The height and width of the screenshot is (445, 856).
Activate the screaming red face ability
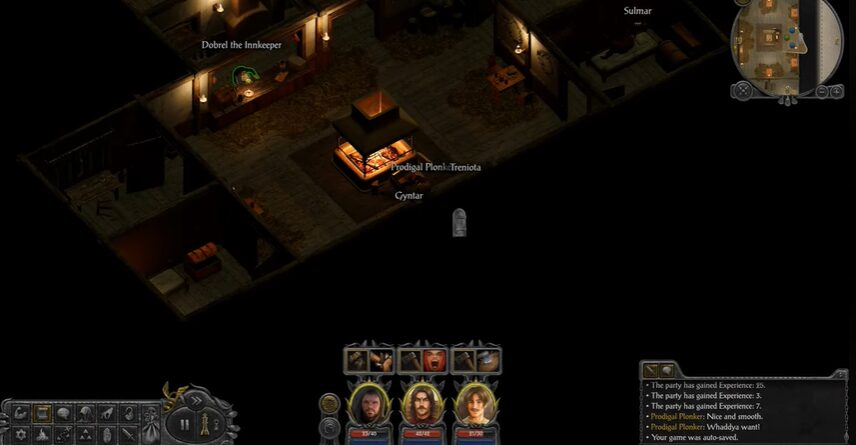point(434,360)
